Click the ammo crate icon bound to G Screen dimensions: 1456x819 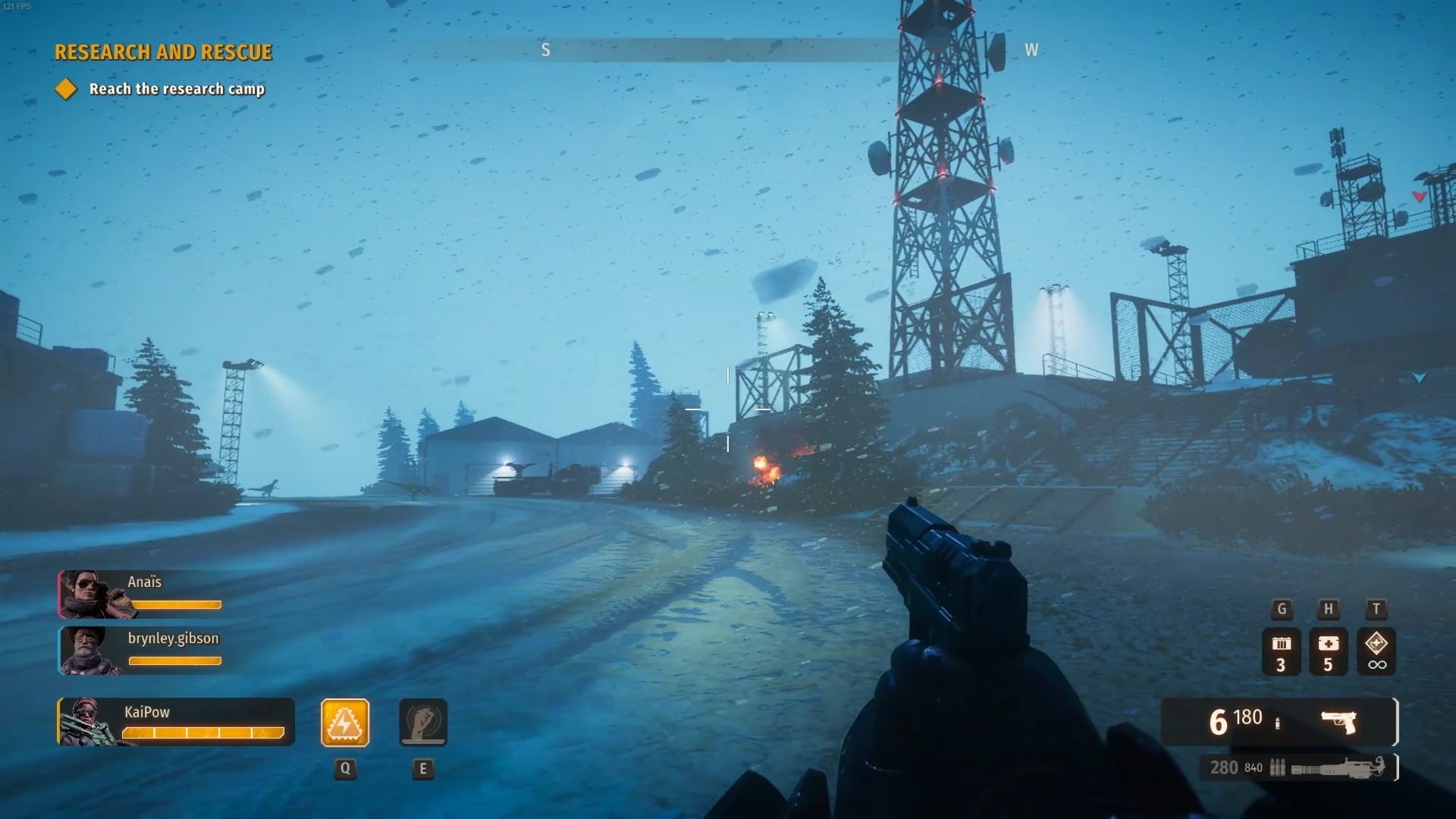(x=1282, y=651)
